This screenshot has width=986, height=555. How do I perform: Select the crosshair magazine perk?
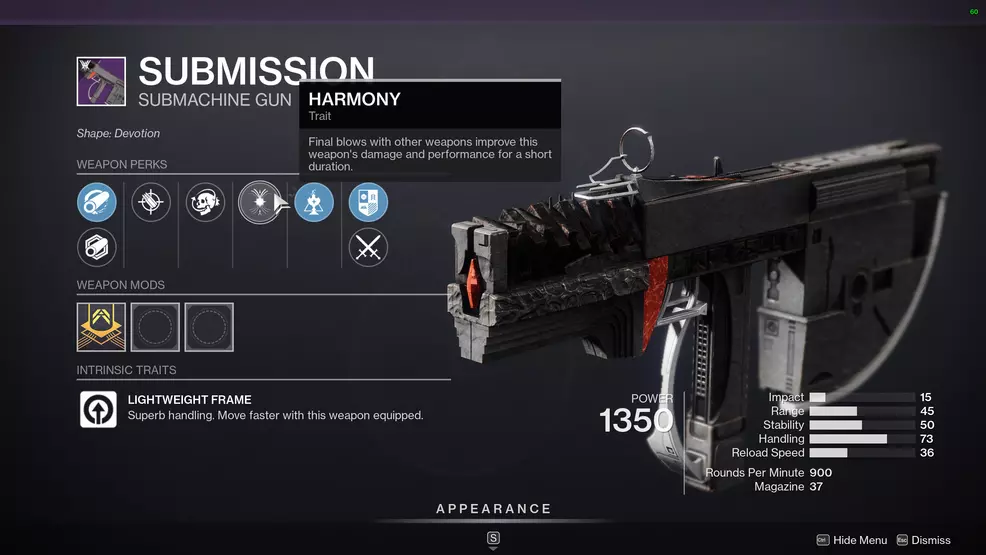coord(151,203)
